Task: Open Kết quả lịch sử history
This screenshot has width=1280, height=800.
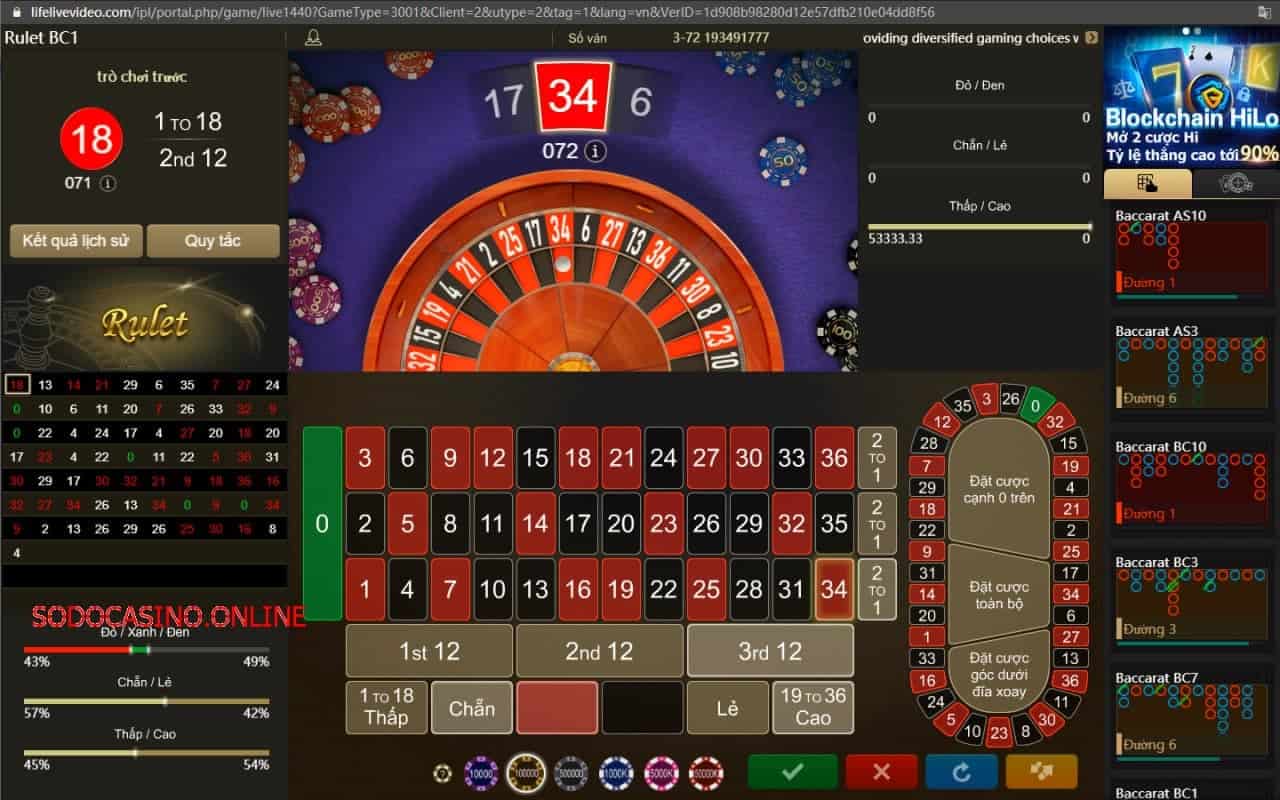Action: (75, 240)
